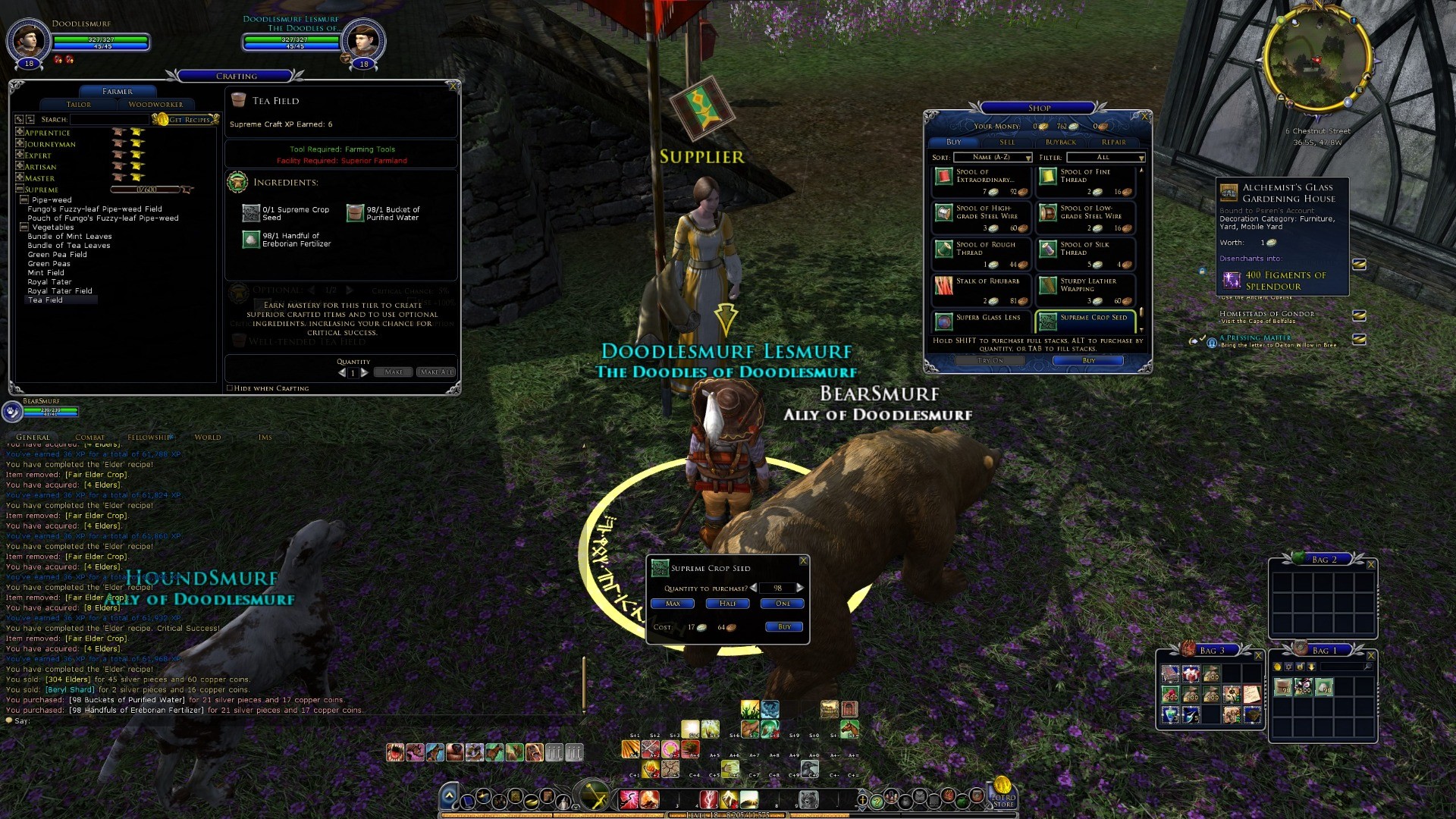Screen dimensions: 1456x819
Task: Close the Shop window
Action: 1144,116
